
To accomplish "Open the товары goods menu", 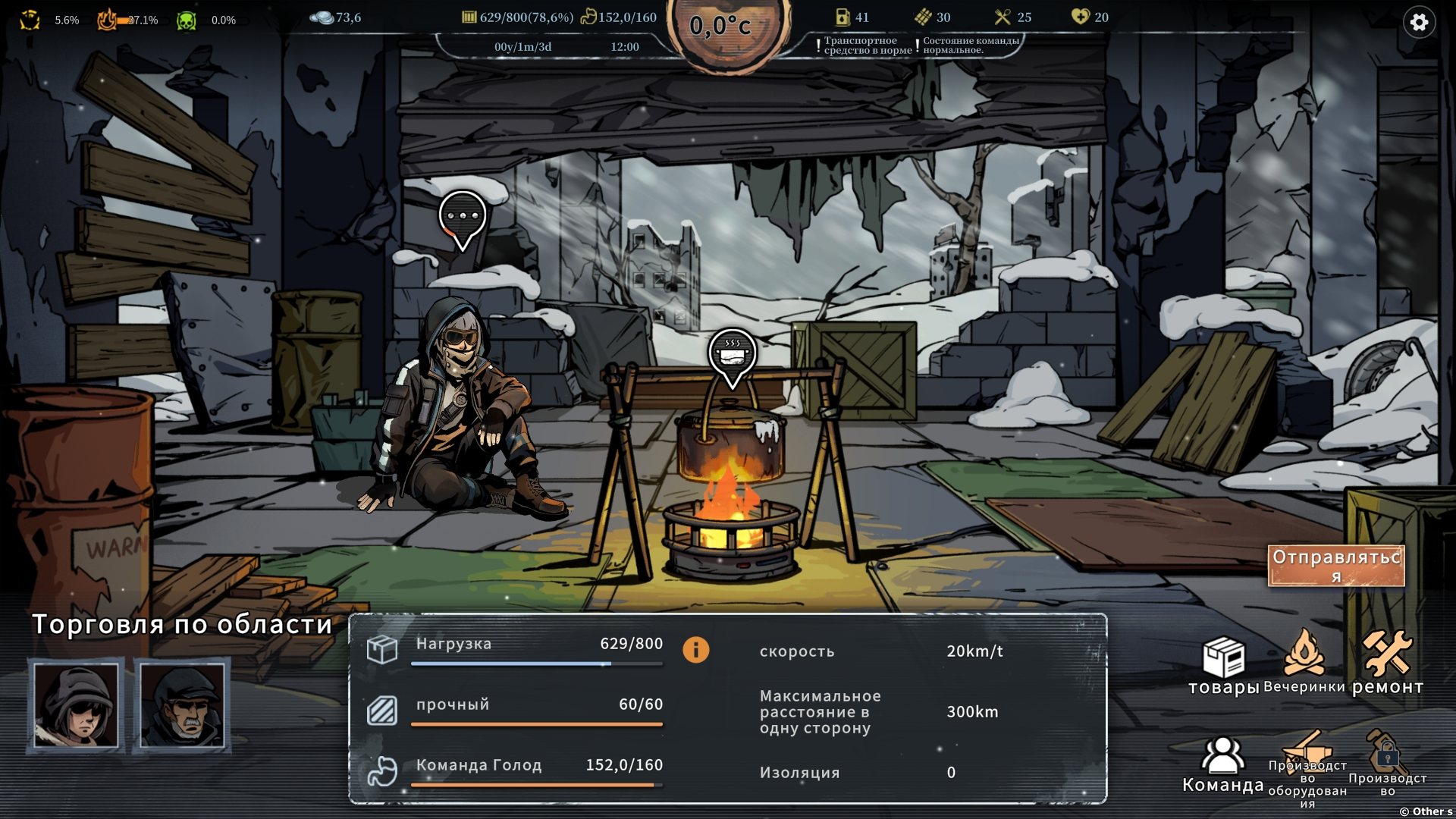I will pyautogui.click(x=1223, y=665).
